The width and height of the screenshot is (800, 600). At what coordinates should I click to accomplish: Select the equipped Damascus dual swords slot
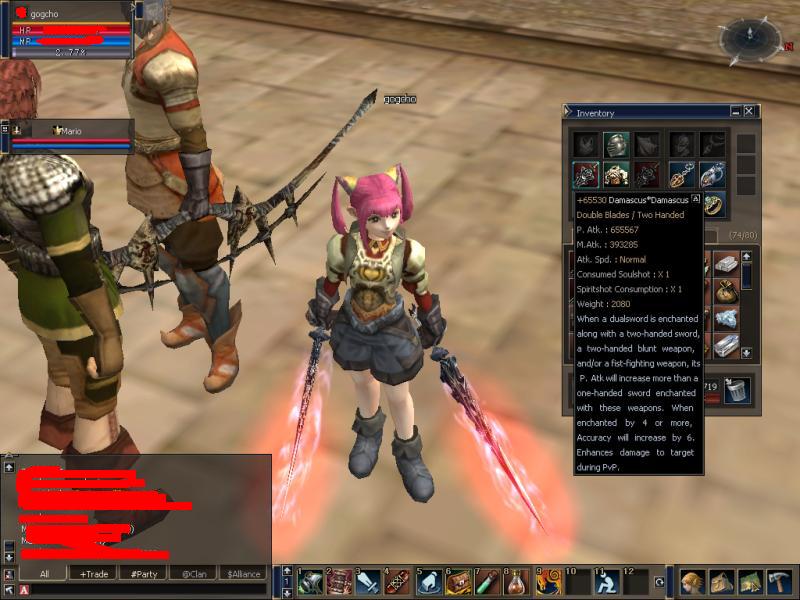coord(586,175)
